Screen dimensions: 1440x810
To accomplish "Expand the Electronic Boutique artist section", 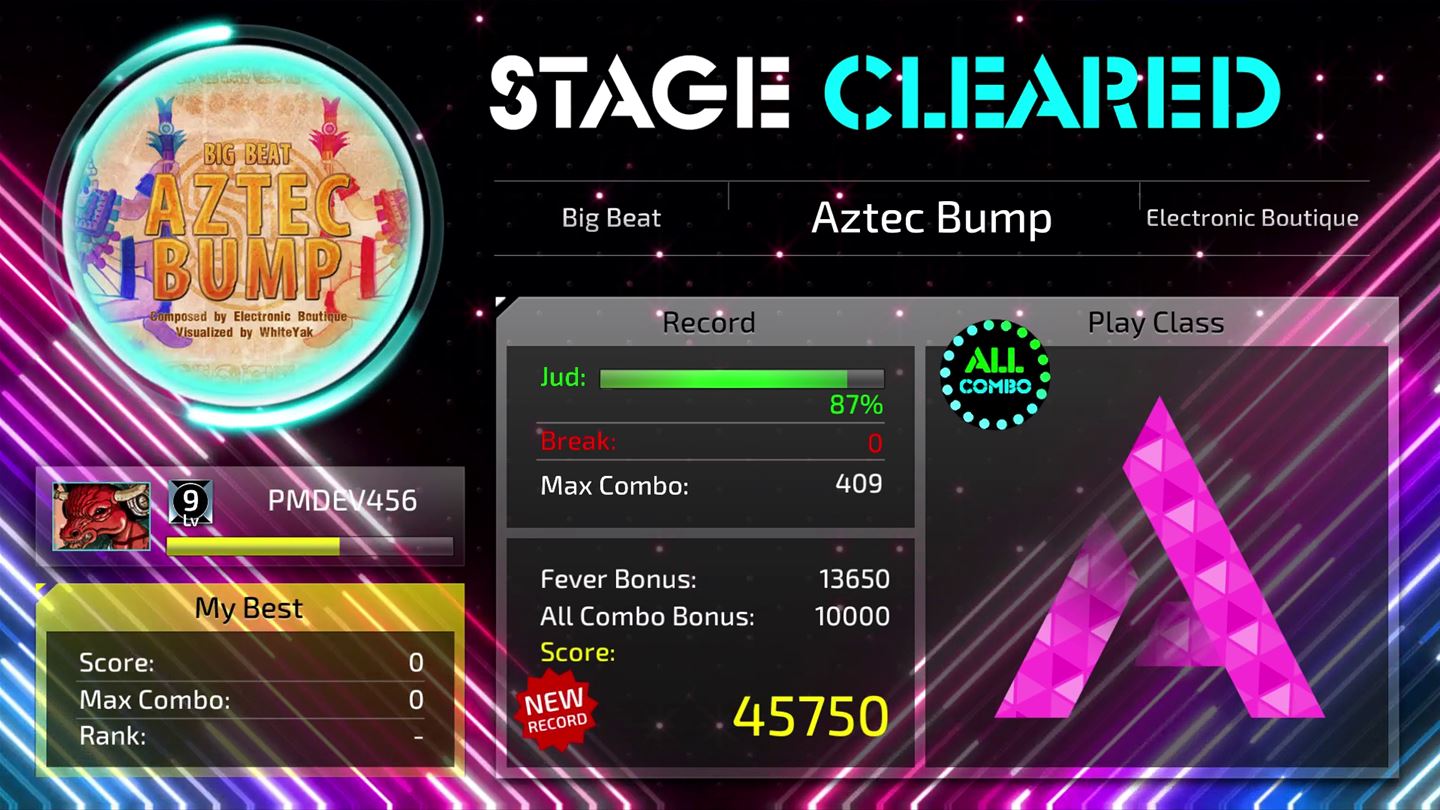I will point(1251,217).
